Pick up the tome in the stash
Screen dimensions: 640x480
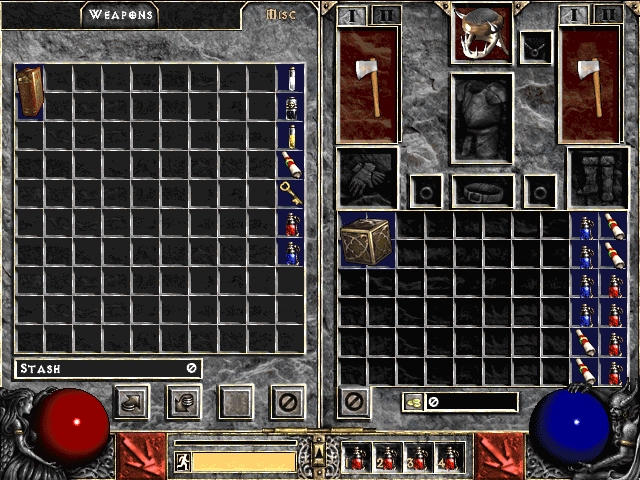point(29,92)
